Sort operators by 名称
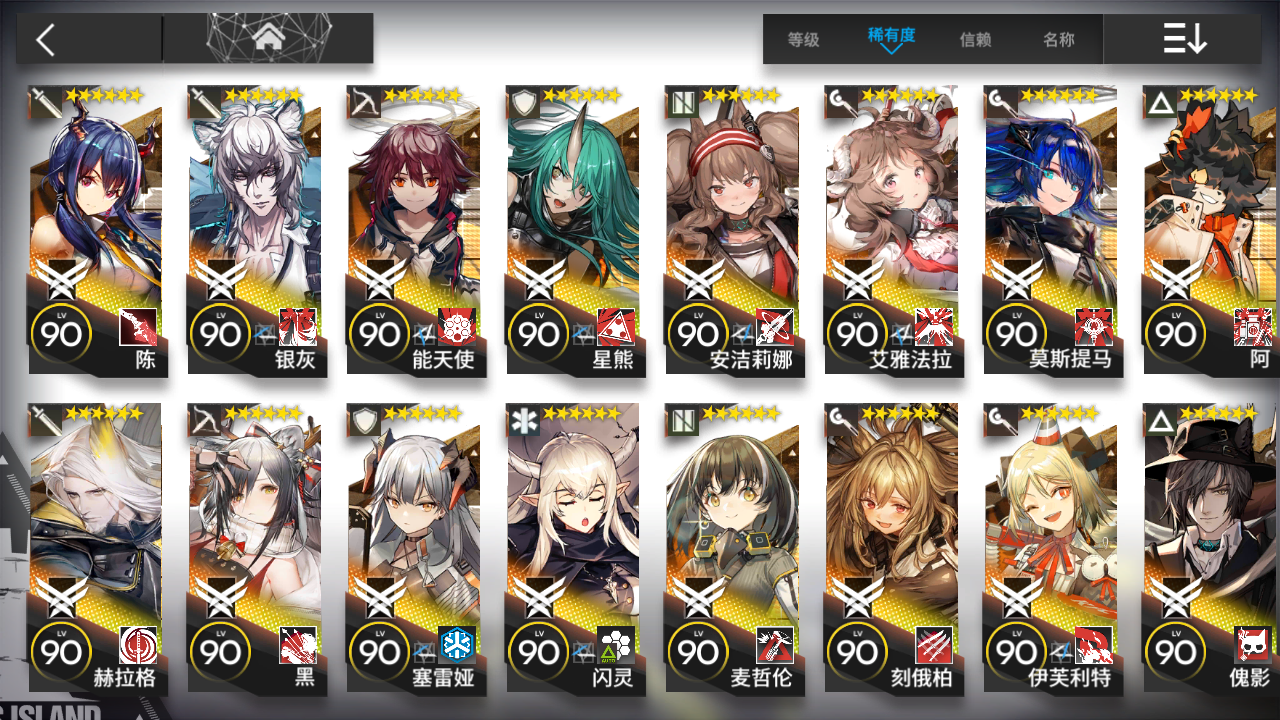 (x=1059, y=40)
